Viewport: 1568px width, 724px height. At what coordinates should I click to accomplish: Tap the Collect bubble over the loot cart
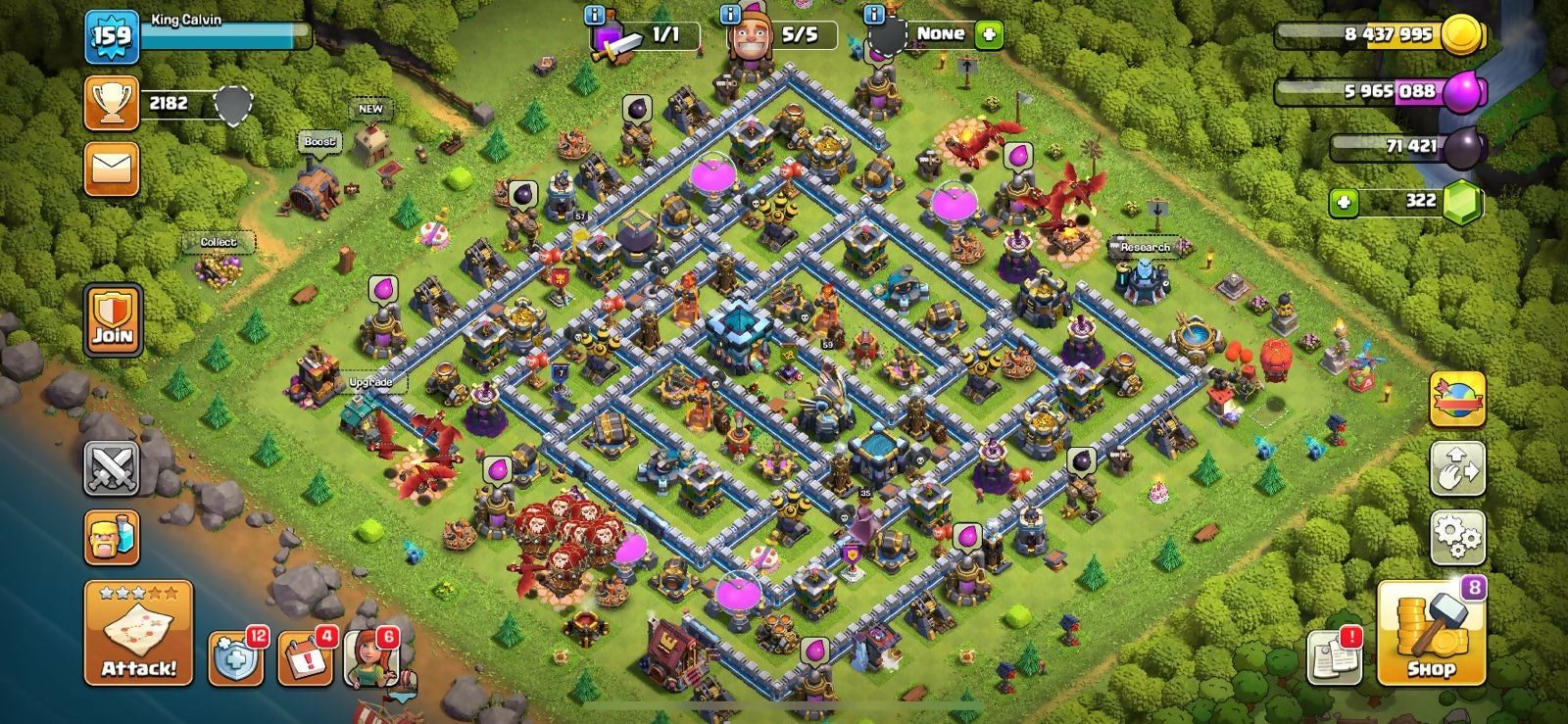(219, 242)
